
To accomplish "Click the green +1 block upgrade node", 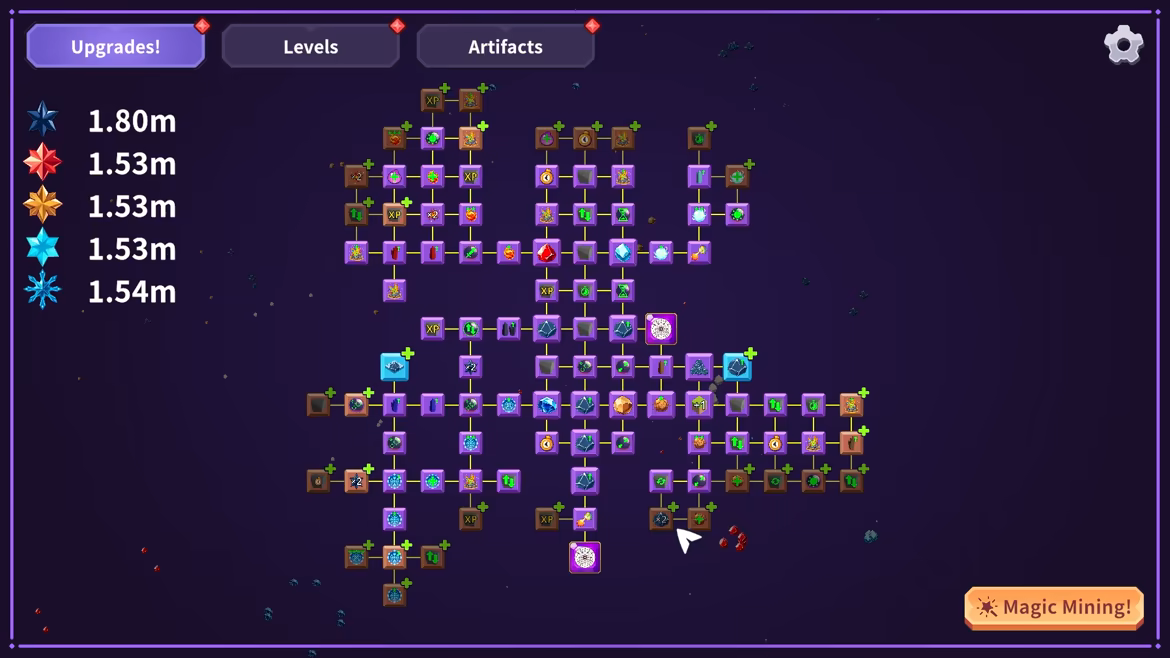I will [699, 405].
